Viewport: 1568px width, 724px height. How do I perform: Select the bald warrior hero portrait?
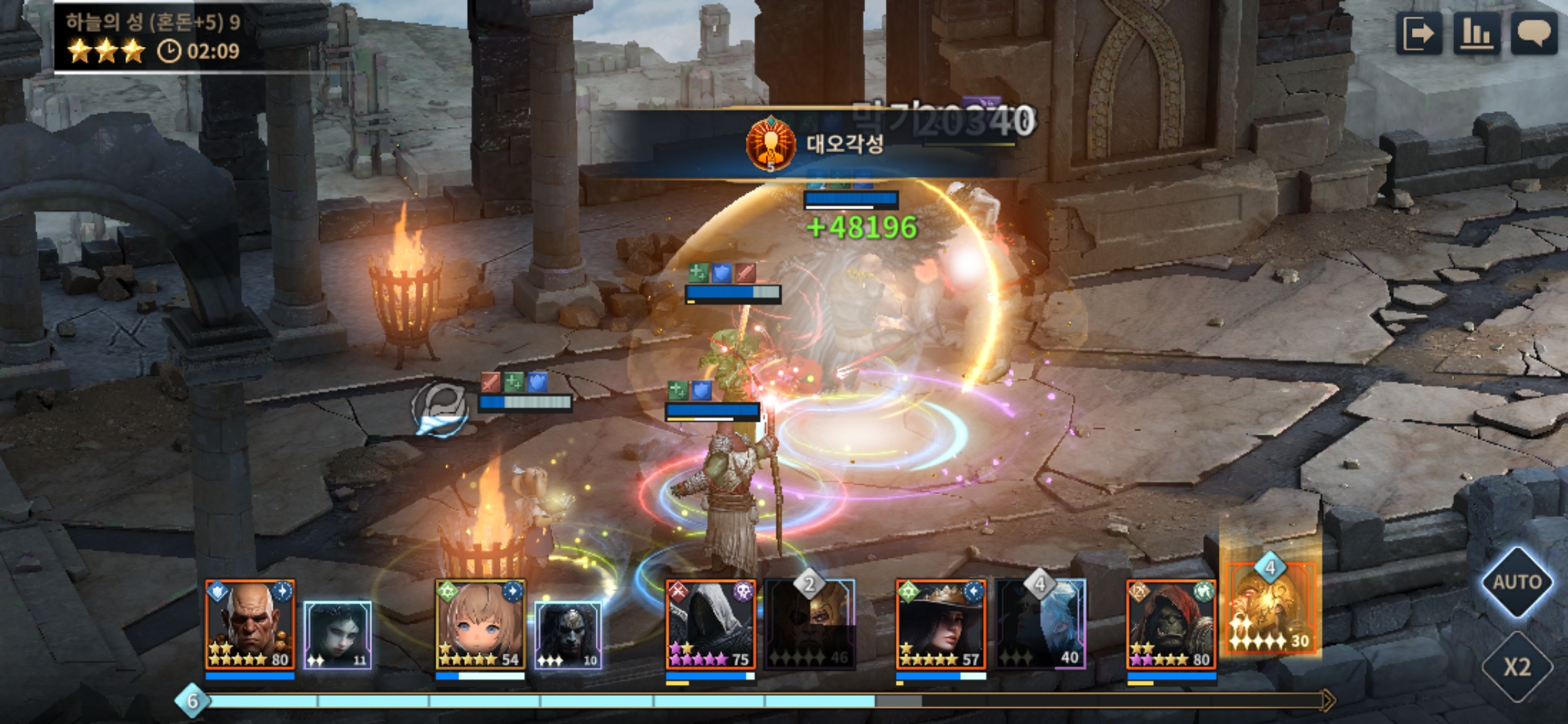[250, 625]
